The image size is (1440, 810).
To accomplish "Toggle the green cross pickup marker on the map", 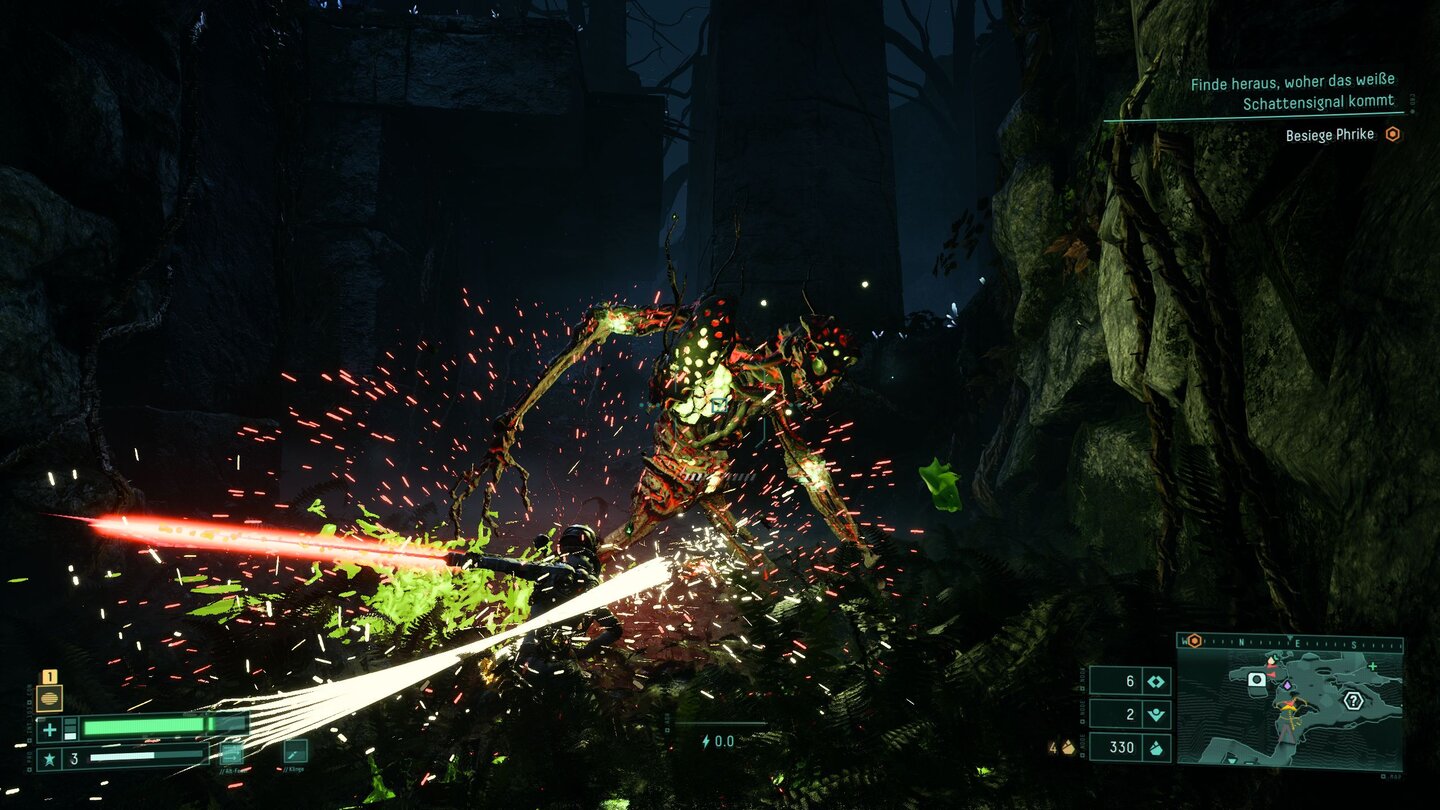I will pyautogui.click(x=1372, y=666).
